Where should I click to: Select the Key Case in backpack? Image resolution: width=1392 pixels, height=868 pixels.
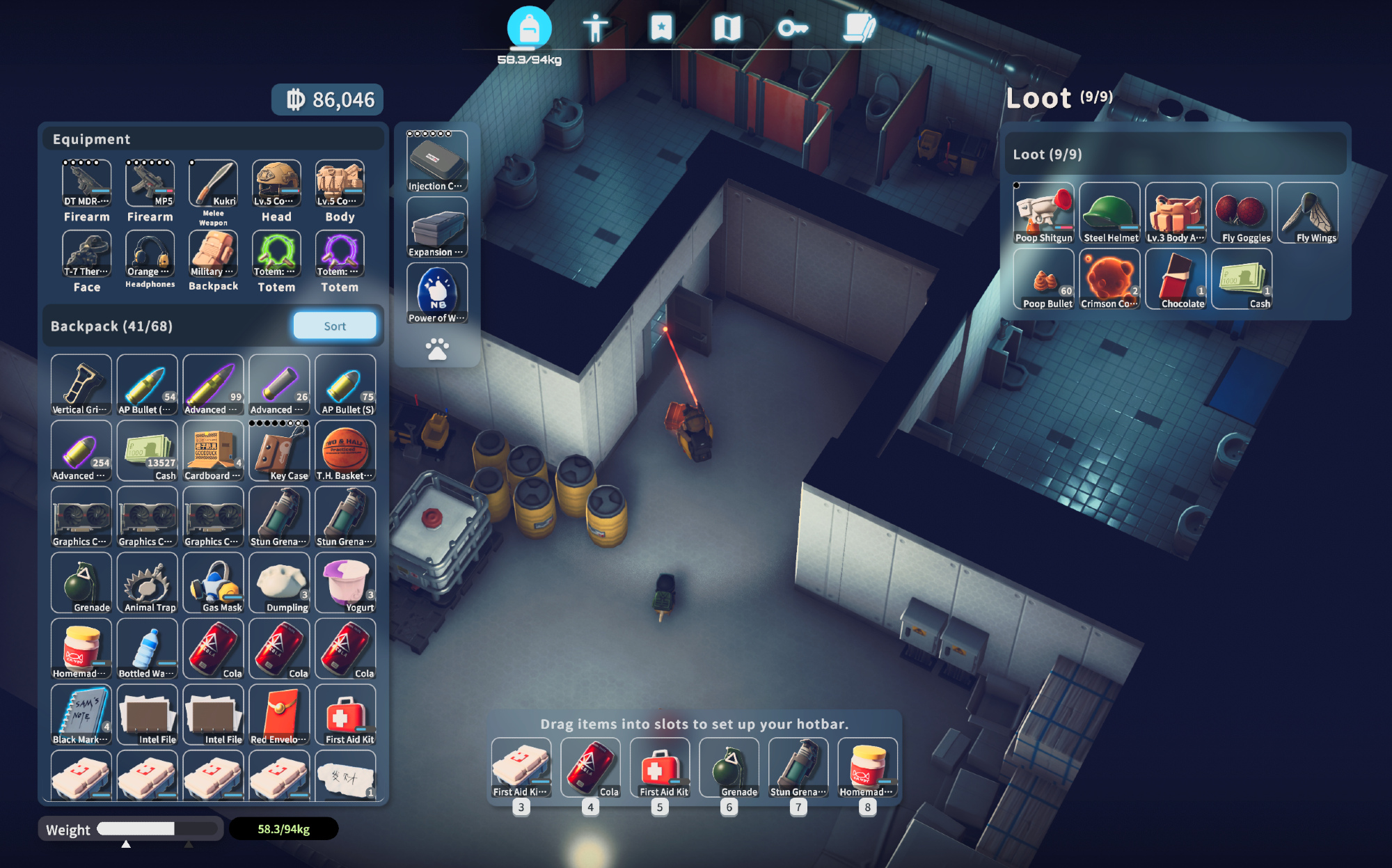279,450
